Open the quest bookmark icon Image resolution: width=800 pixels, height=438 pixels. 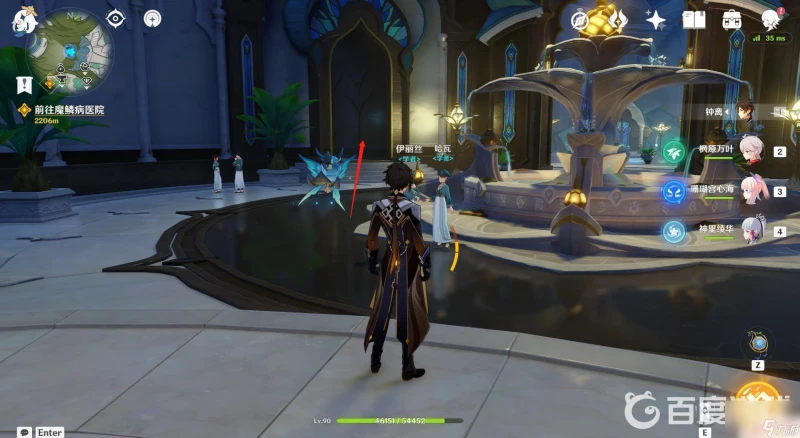point(24,85)
